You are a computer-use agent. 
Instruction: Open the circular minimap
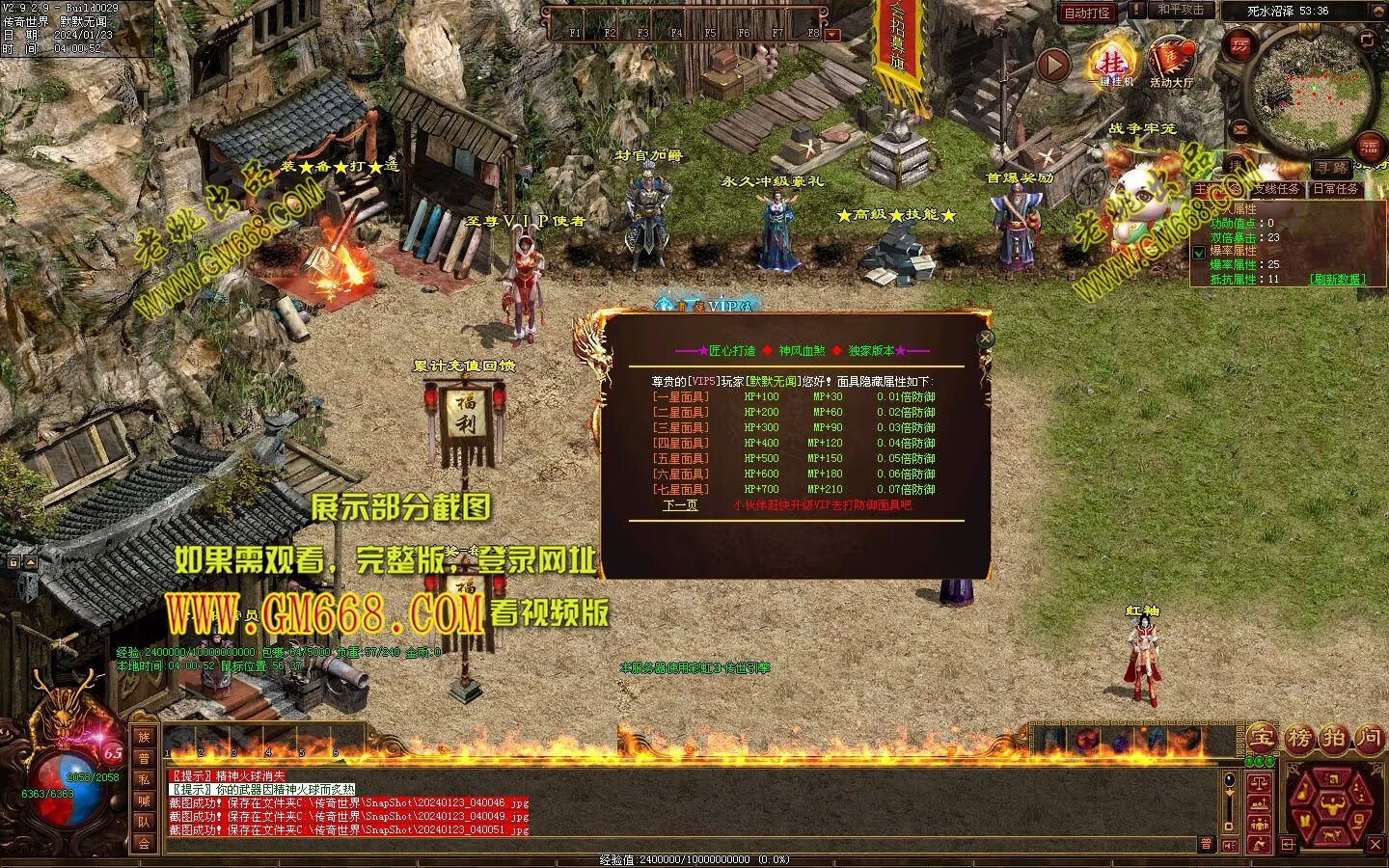tap(1310, 93)
